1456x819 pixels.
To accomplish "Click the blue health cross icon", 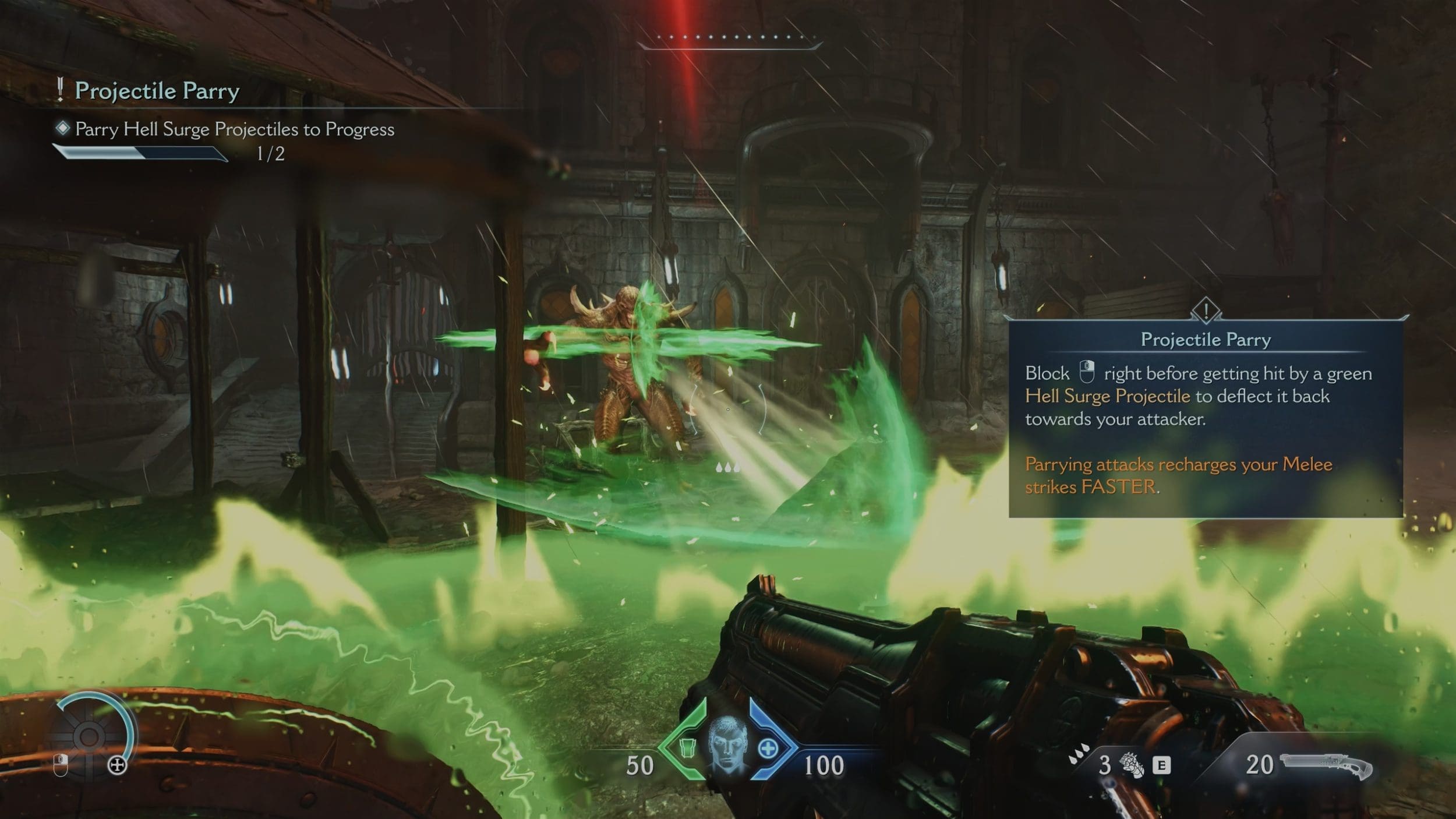I will click(x=768, y=749).
